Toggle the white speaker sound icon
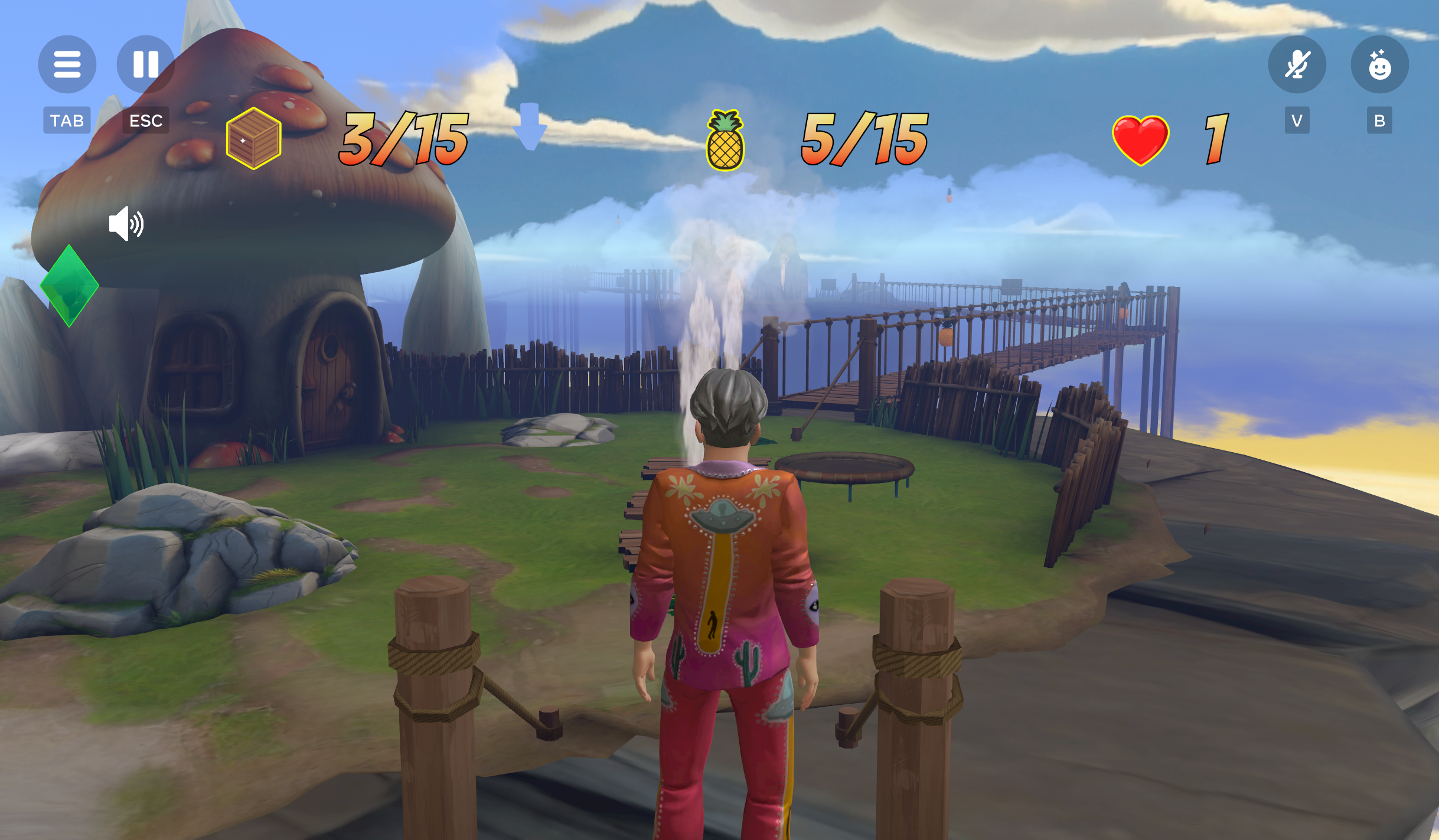1439x840 pixels. pos(126,224)
